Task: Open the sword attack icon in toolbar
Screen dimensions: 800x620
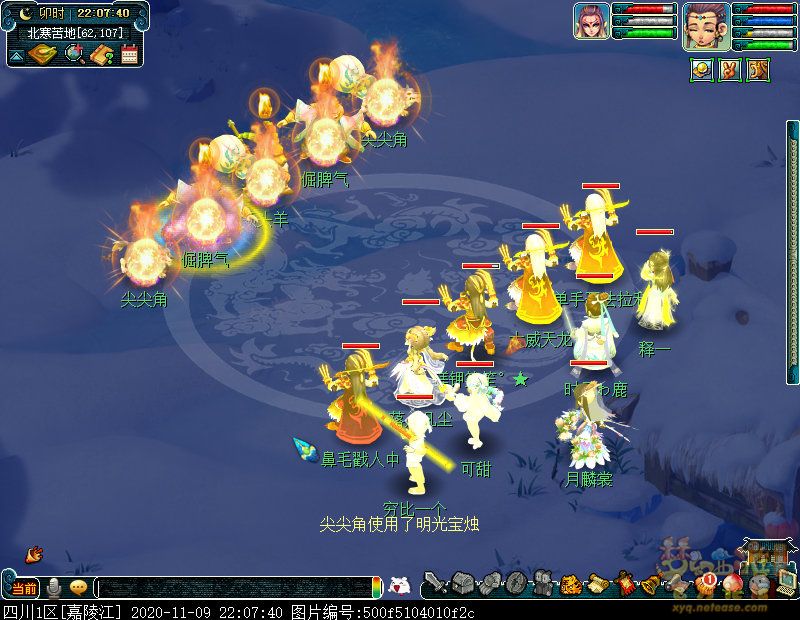Action: (435, 583)
